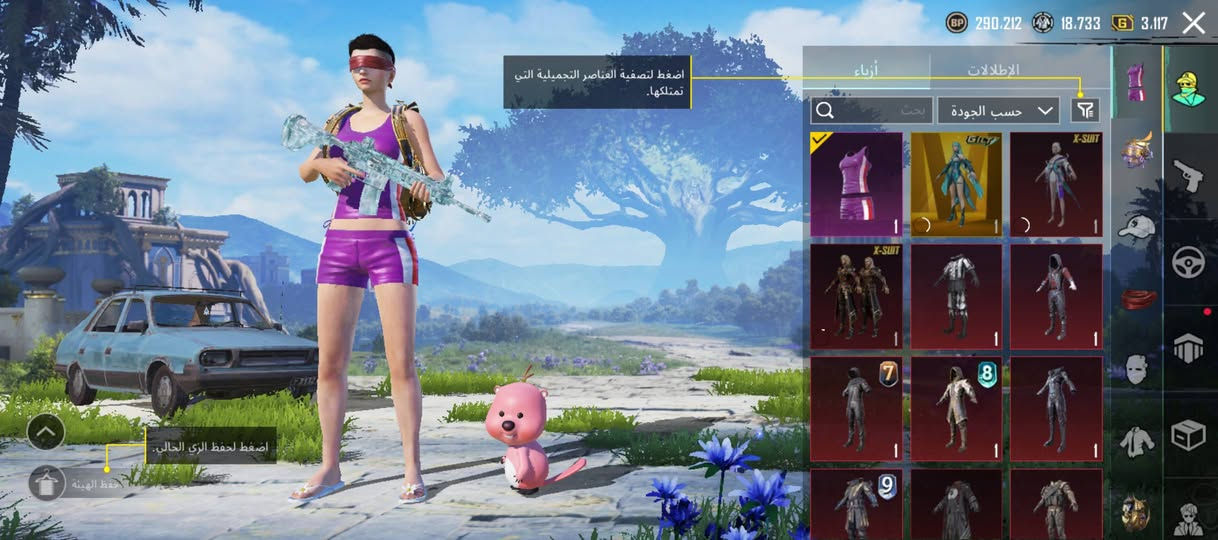This screenshot has width=1218, height=540.
Task: Select the twin golden X-Suit outfit
Action: [x=856, y=297]
